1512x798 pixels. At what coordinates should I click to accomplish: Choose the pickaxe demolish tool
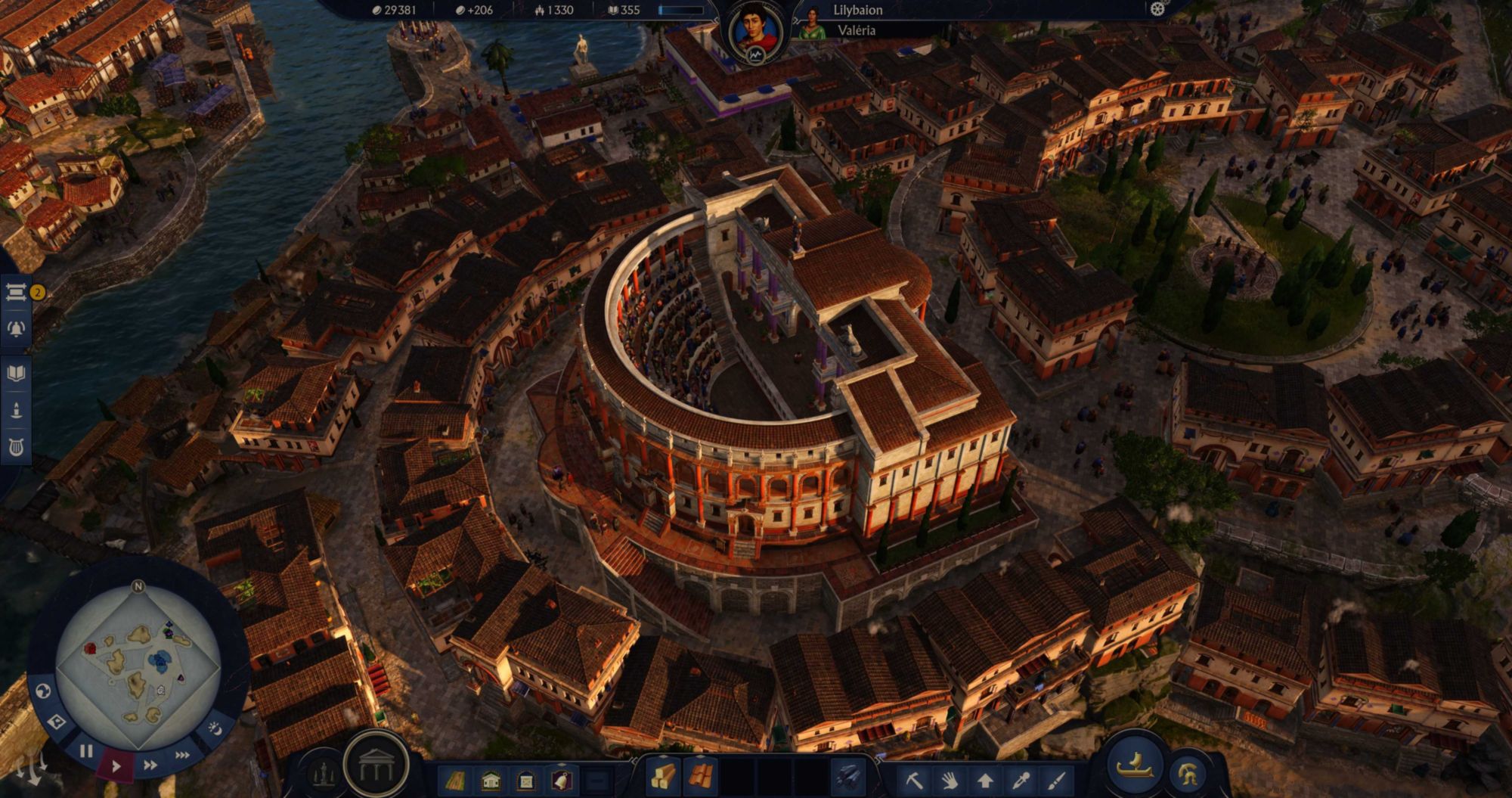pyautogui.click(x=914, y=780)
